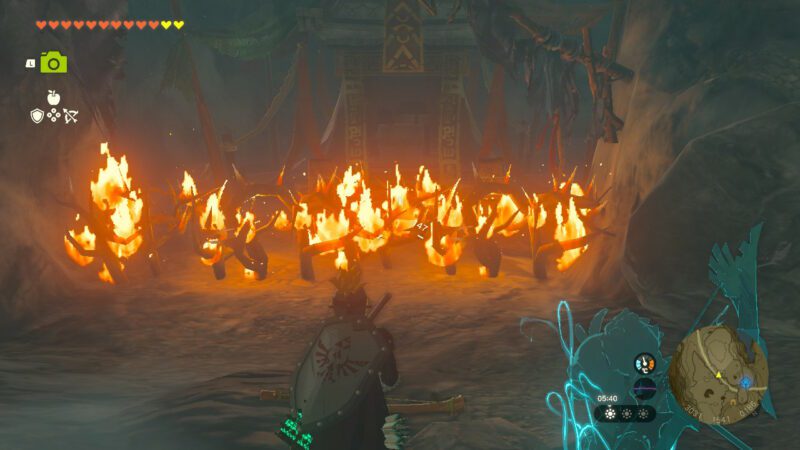The image size is (800, 450).
Task: Open the circular minimap
Action: click(718, 373)
